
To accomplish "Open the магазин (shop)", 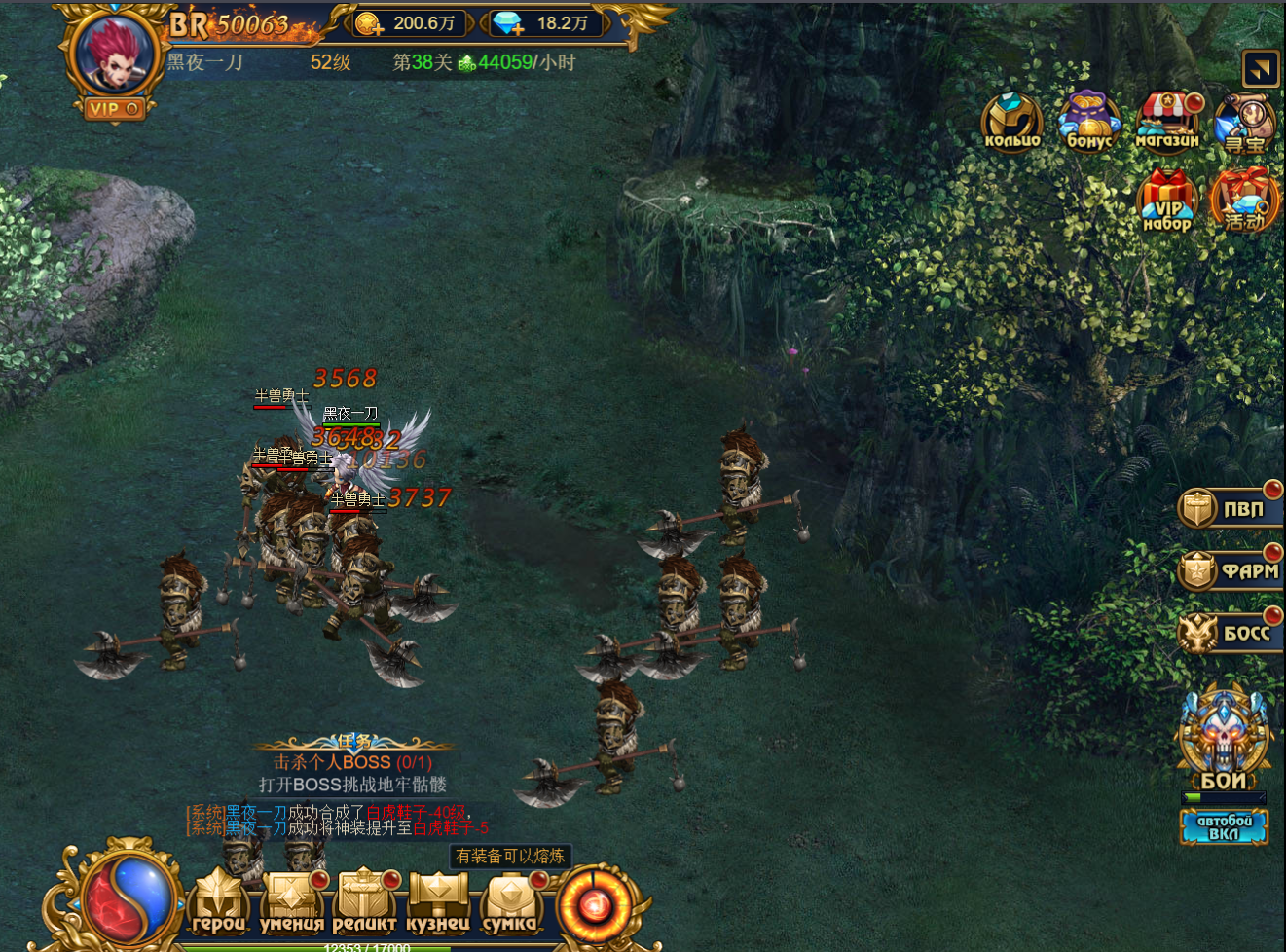I will (1167, 122).
